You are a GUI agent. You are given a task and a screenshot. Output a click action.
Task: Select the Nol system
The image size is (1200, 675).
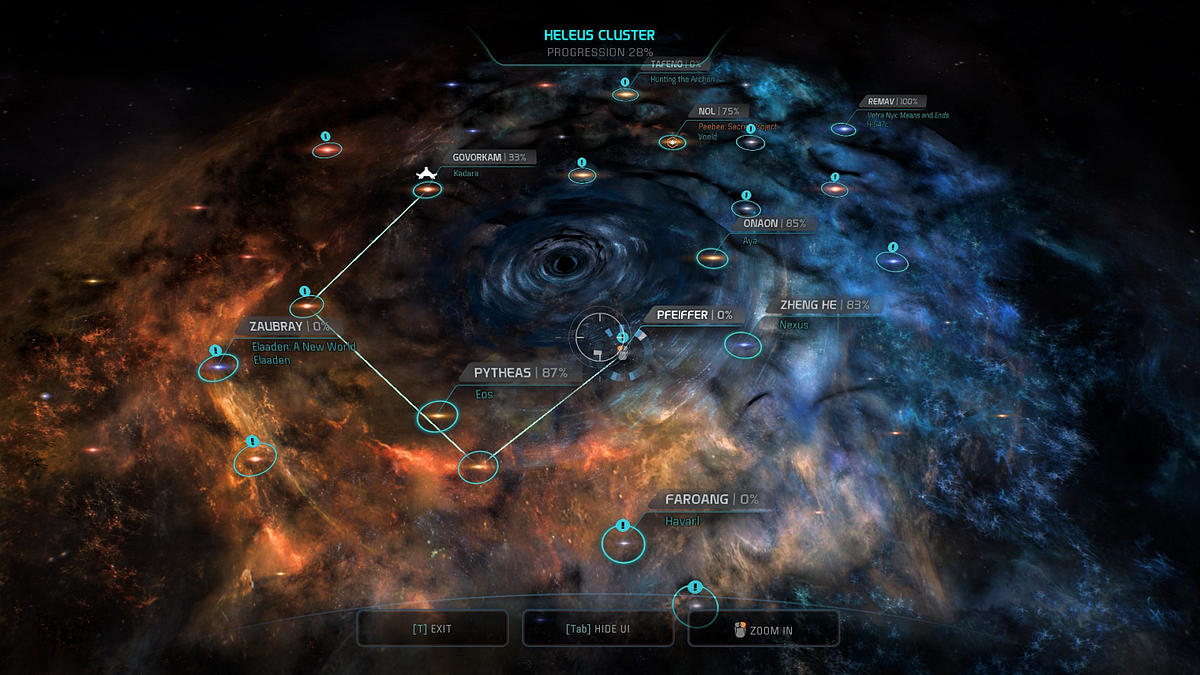(672, 142)
